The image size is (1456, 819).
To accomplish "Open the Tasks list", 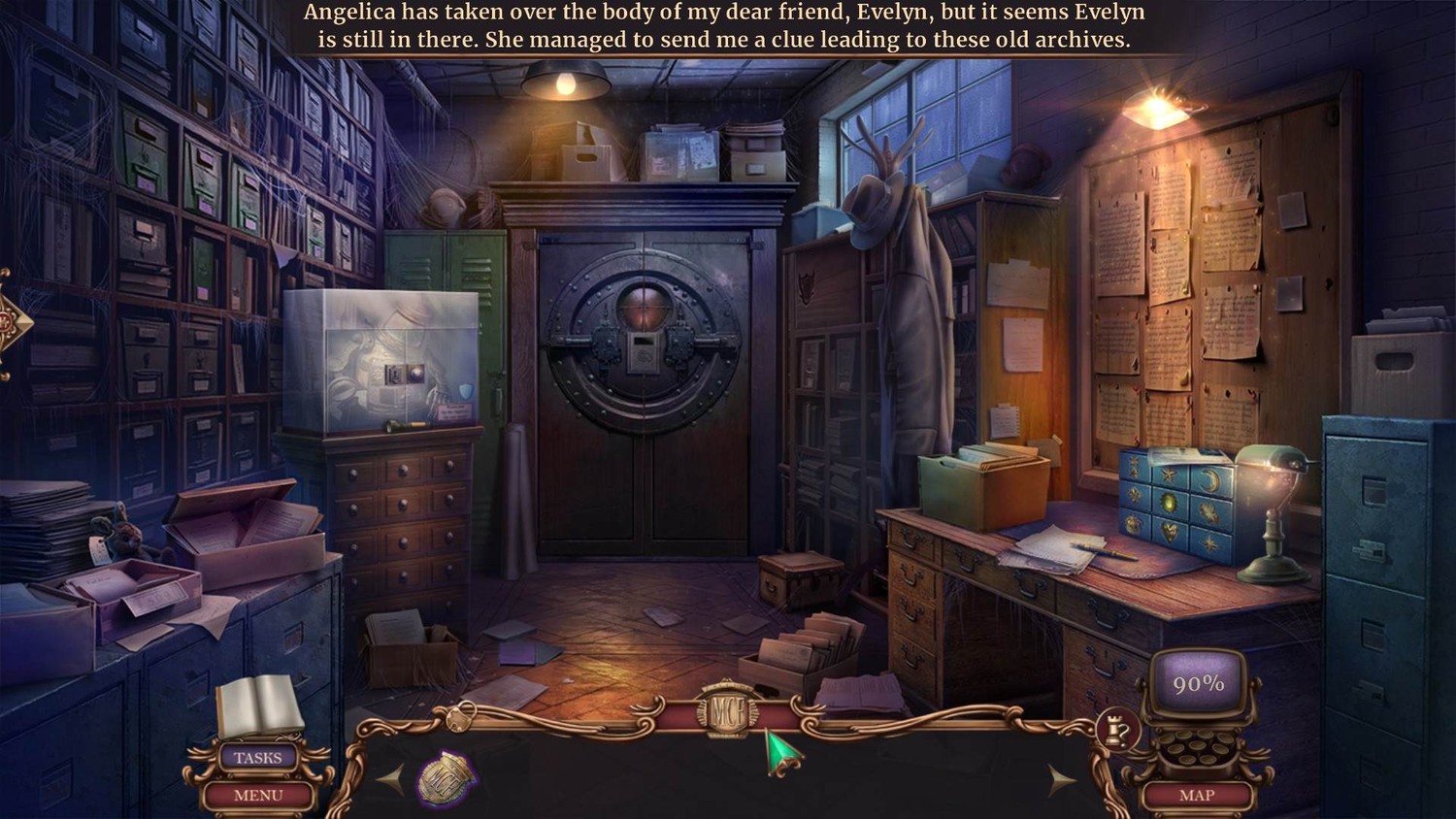I will coord(257,758).
